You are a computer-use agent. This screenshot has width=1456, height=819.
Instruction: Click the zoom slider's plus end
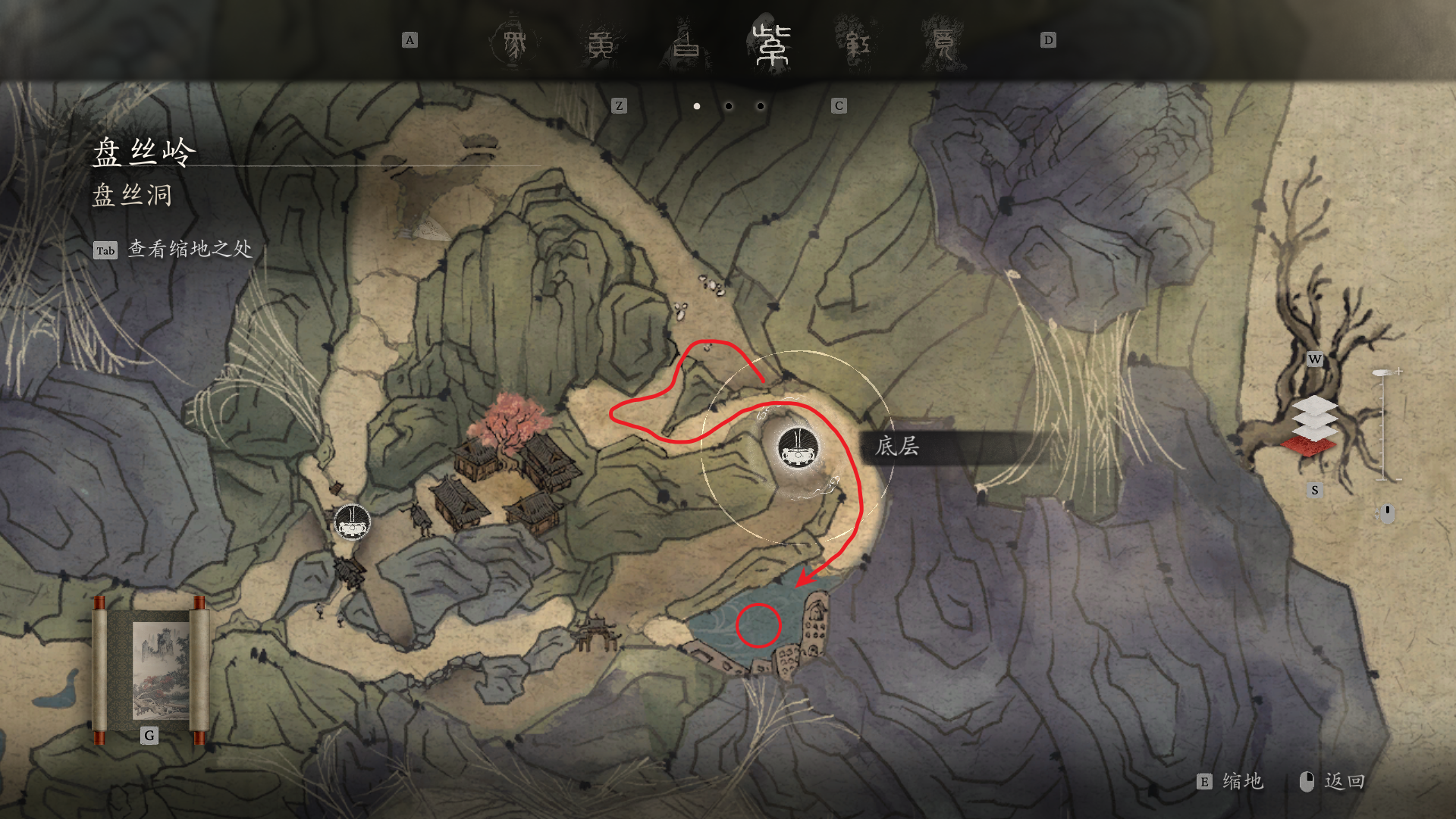(1398, 372)
